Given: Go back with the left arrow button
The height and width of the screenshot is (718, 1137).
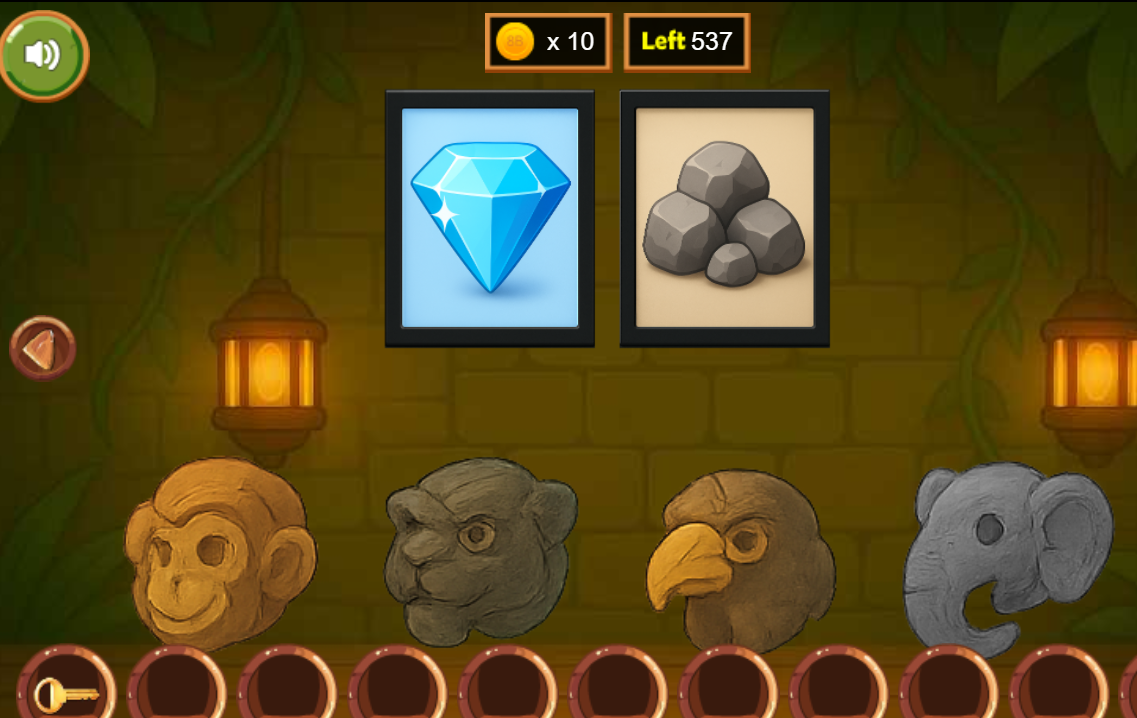Looking at the screenshot, I should click(43, 348).
